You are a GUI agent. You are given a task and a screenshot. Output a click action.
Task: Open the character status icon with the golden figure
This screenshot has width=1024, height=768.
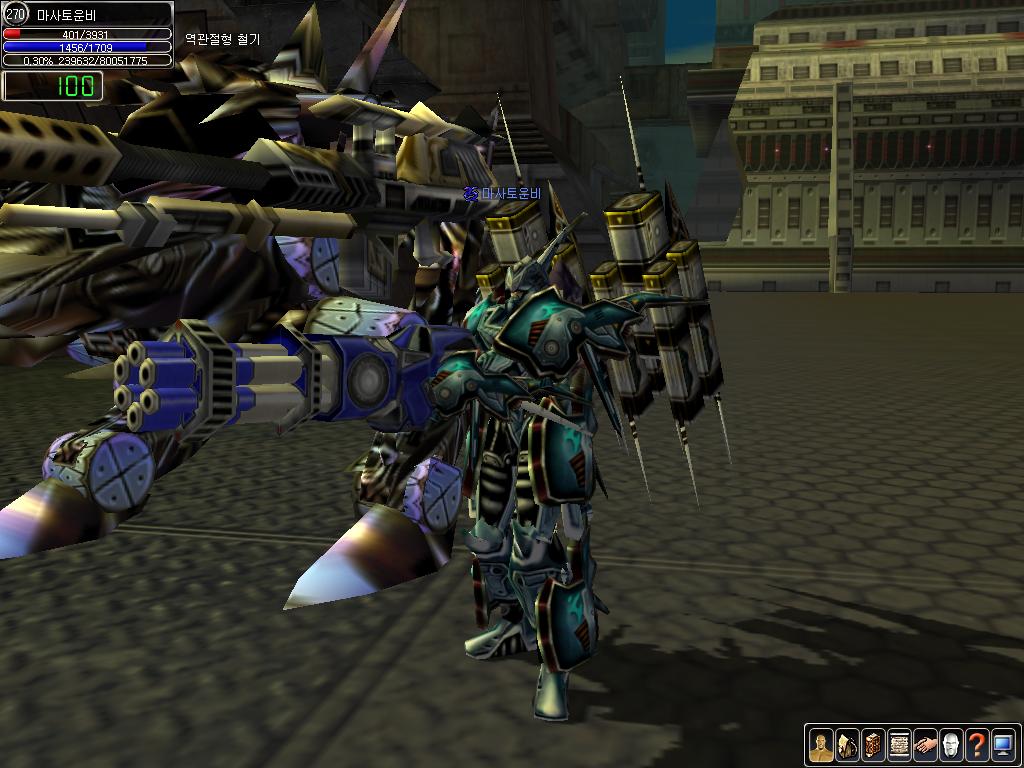pyautogui.click(x=820, y=745)
